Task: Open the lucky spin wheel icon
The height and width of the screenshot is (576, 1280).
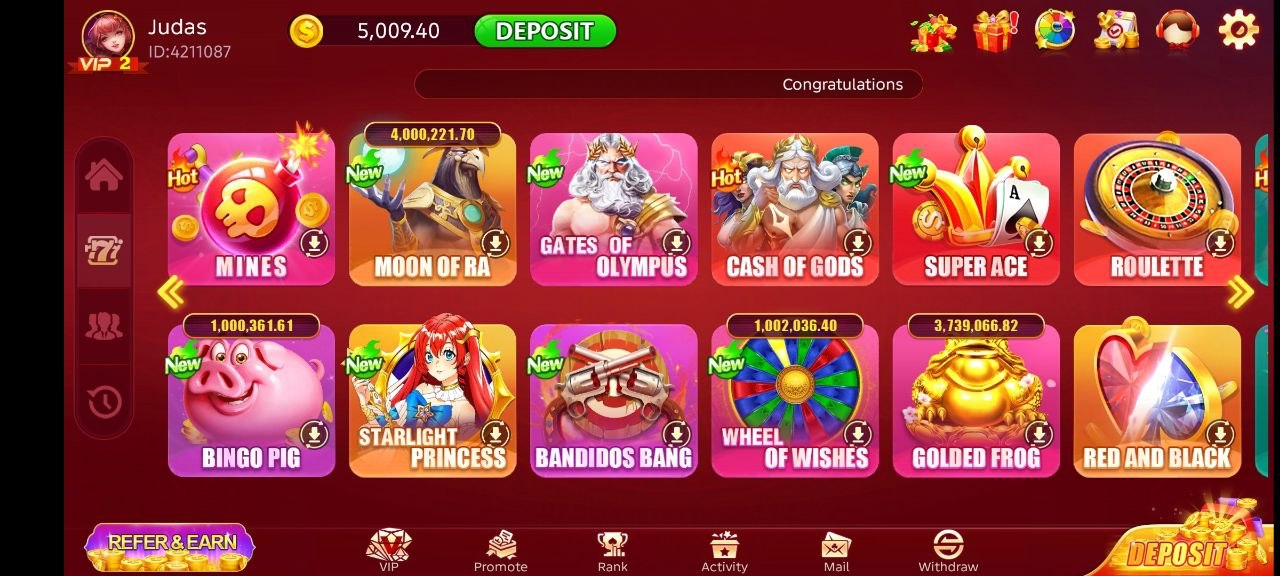Action: click(1055, 30)
